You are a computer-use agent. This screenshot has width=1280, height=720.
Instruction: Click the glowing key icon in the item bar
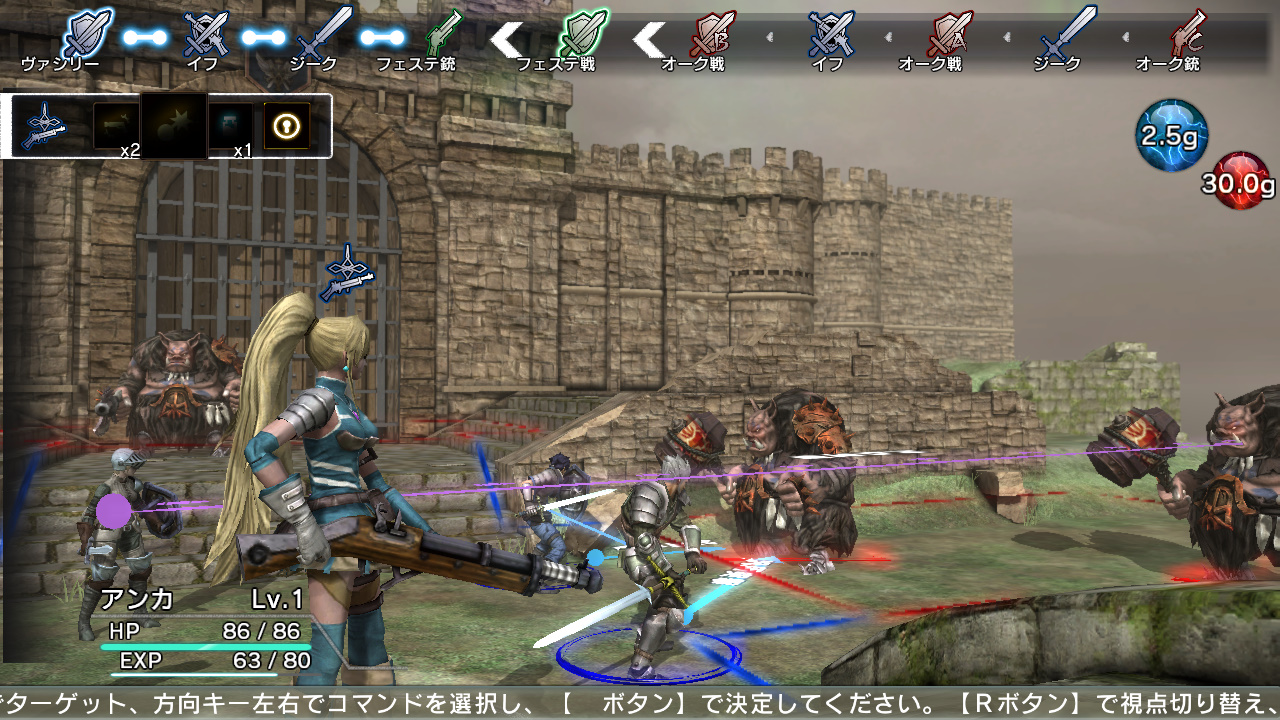coord(287,125)
